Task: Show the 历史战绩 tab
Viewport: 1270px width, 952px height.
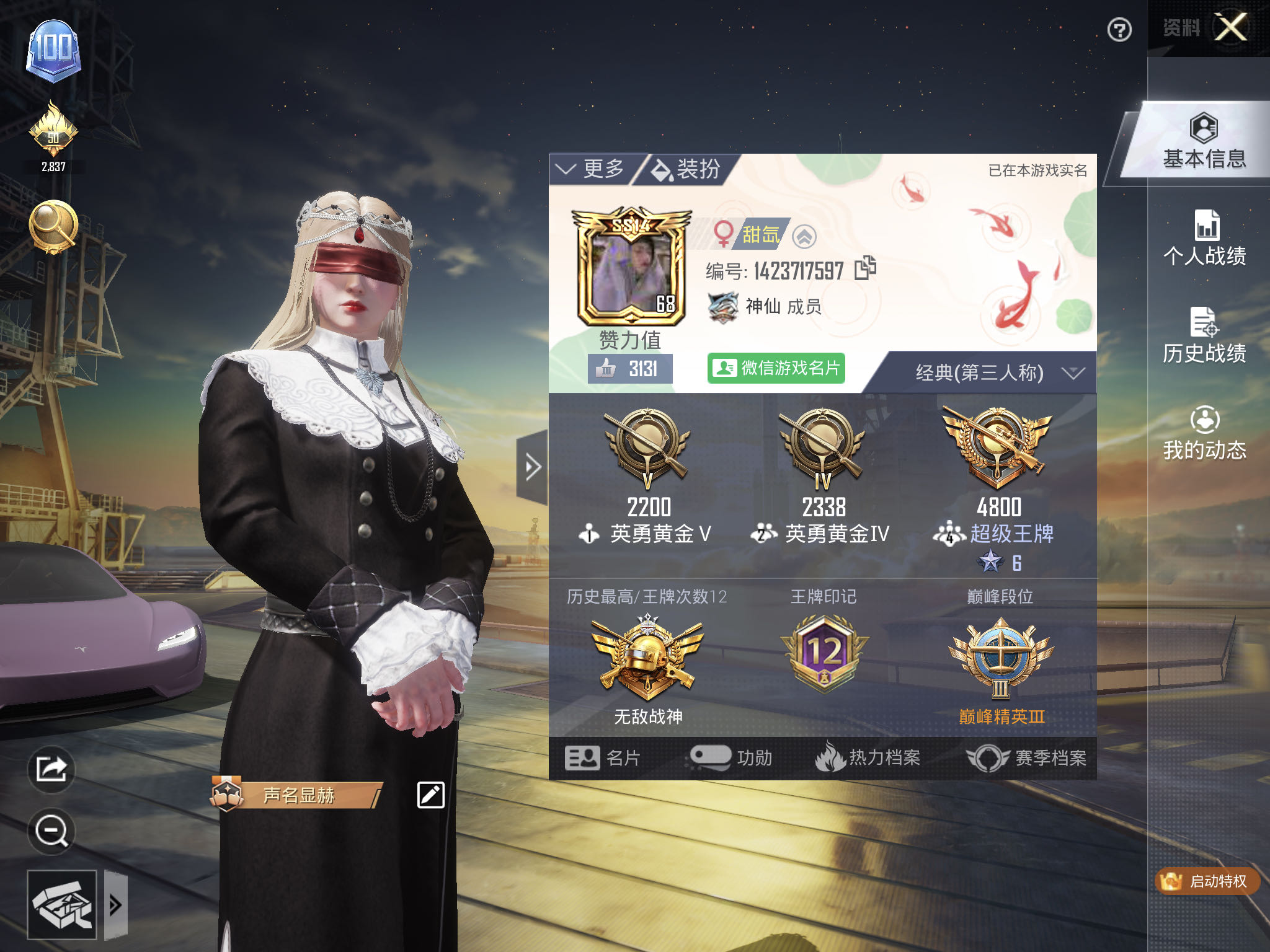Action: tap(1204, 336)
